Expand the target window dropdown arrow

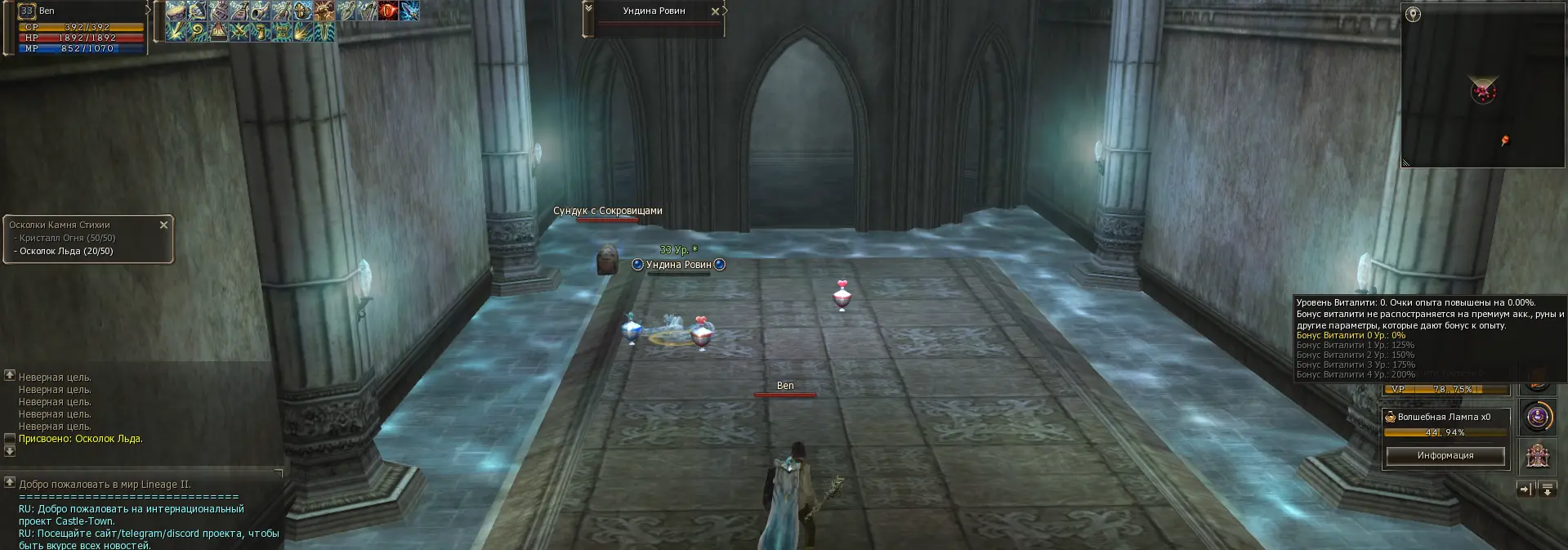pos(588,9)
